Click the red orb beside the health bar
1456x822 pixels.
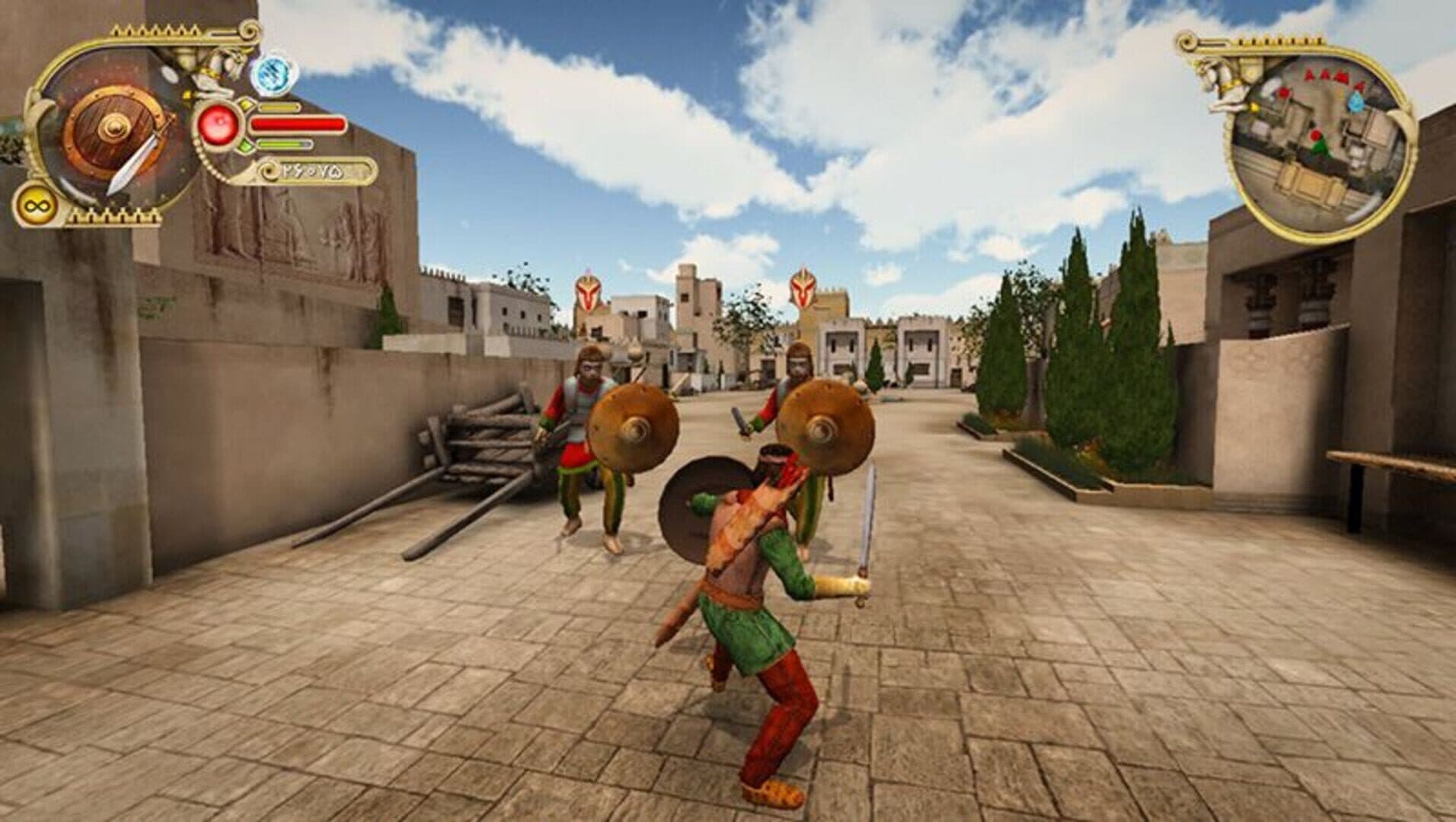click(x=219, y=123)
